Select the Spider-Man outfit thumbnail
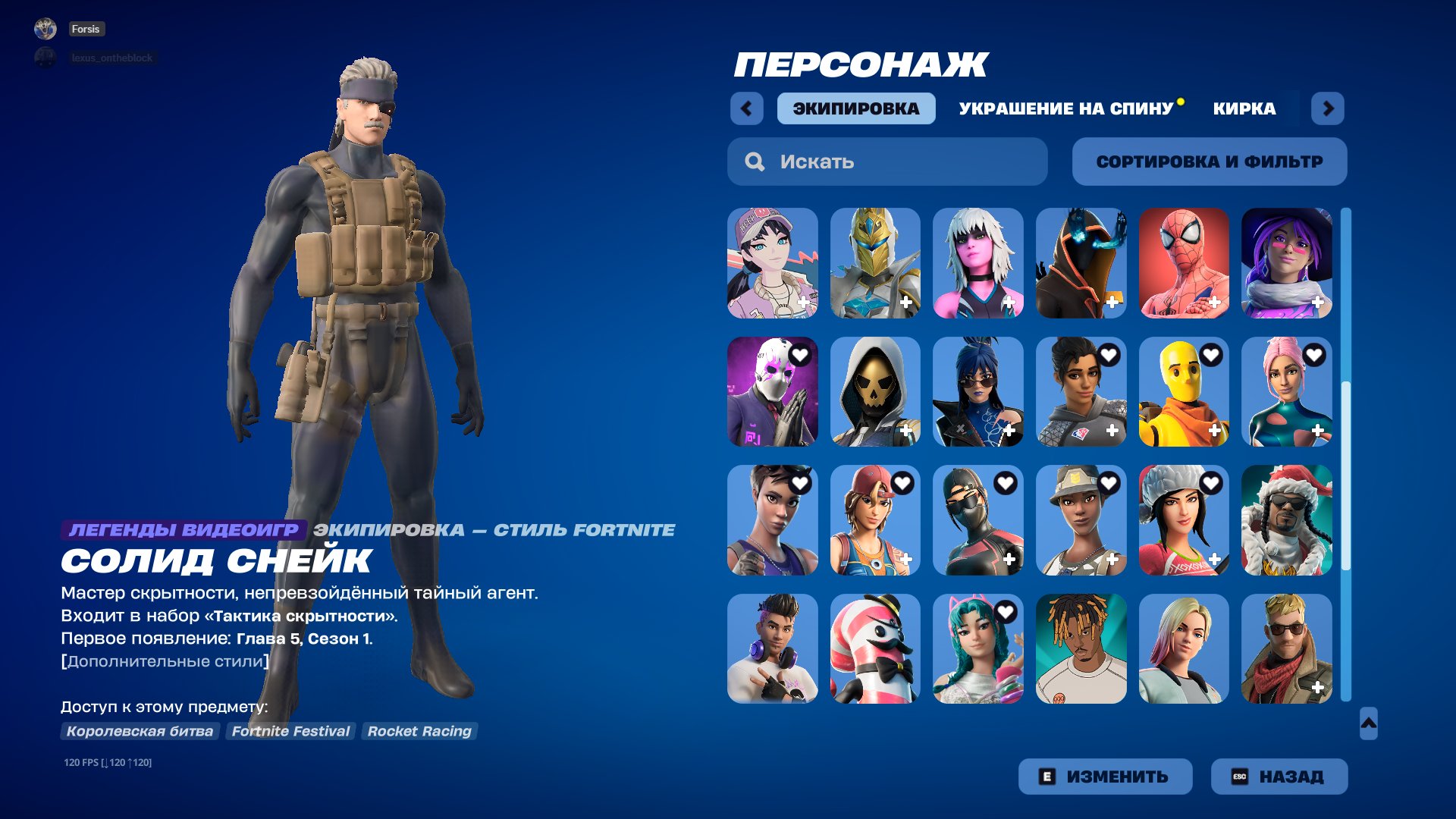 1184,263
